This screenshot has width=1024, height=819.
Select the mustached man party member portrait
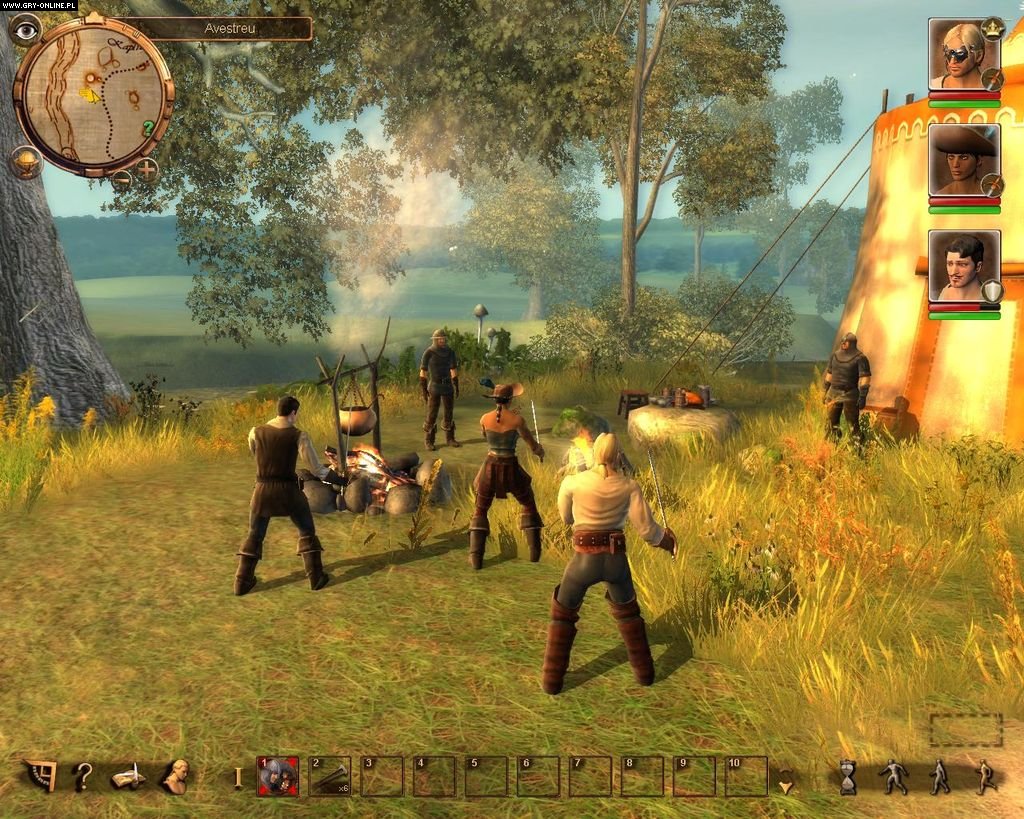(x=962, y=265)
